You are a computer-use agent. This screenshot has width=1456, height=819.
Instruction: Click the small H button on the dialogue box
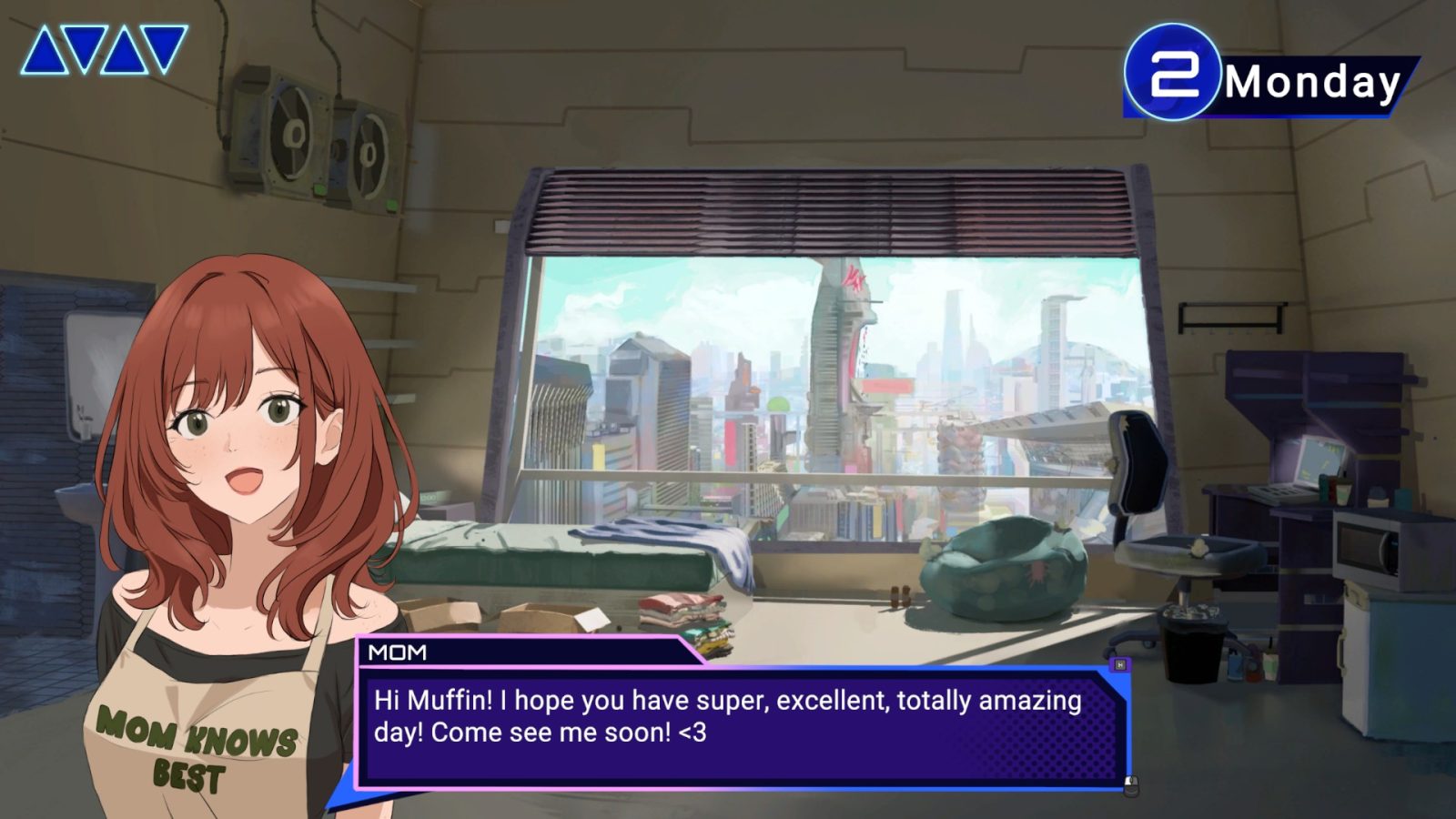point(1120,665)
